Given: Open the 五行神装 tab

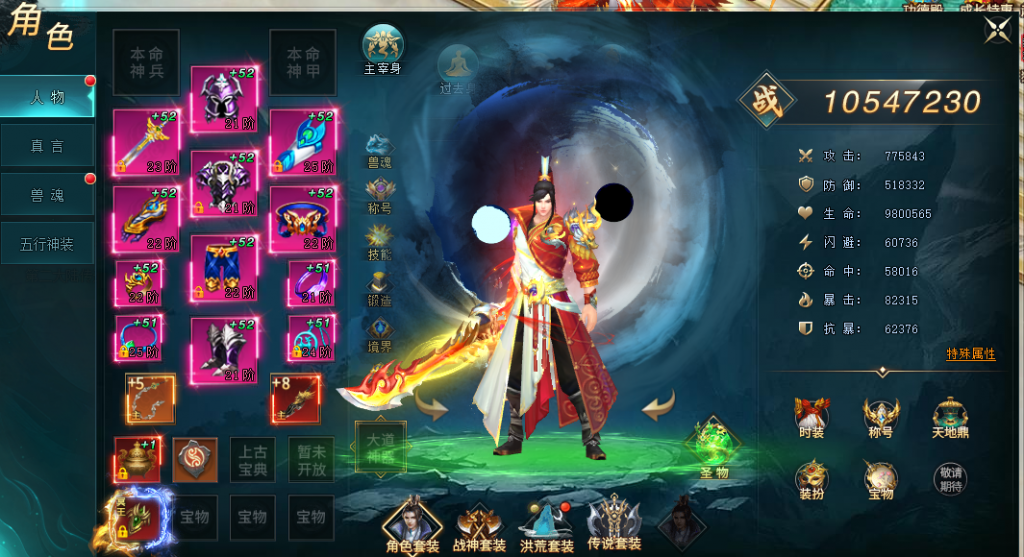Looking at the screenshot, I should click(48, 243).
